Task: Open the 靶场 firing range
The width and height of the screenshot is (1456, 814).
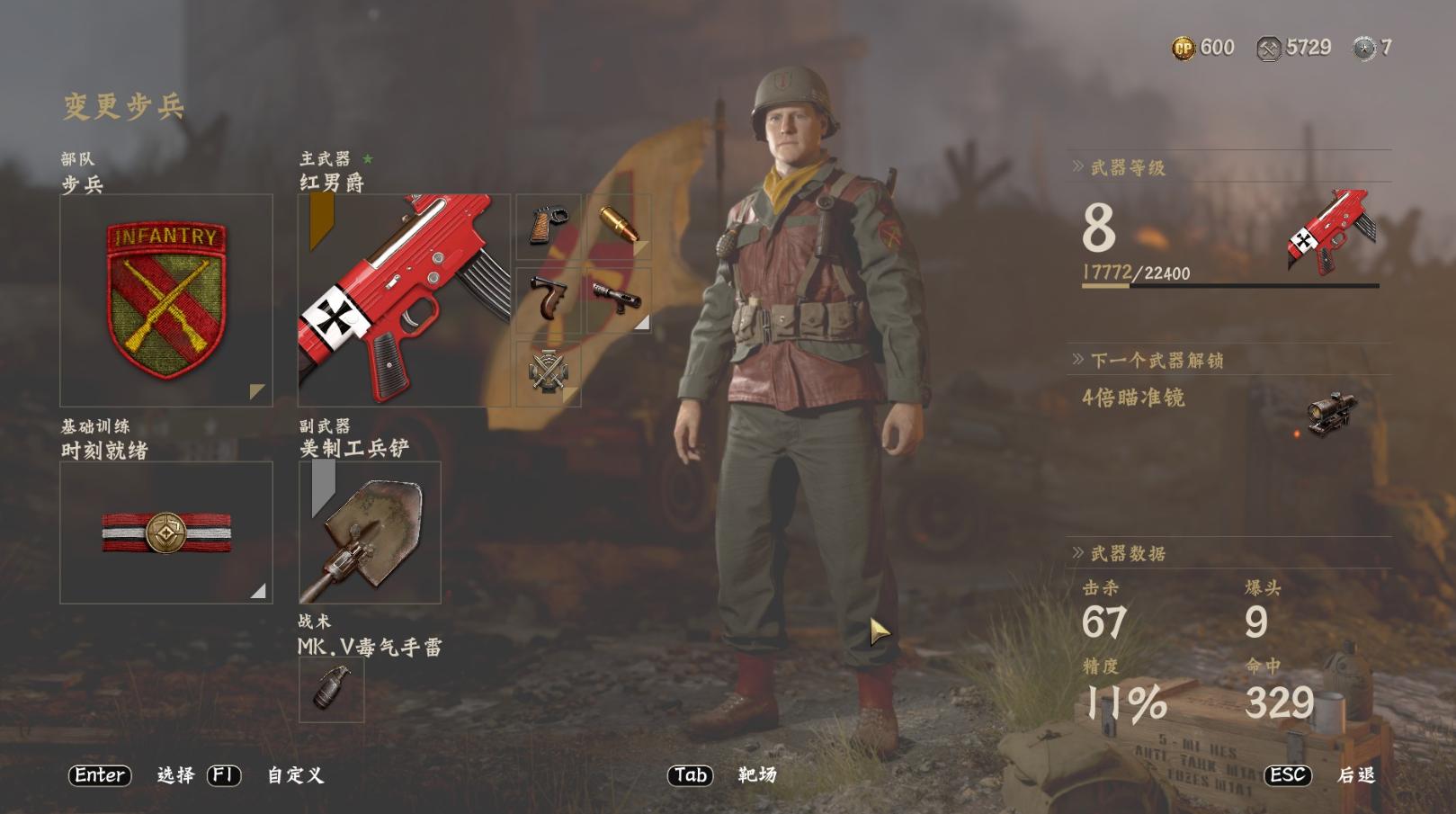Action: [756, 775]
